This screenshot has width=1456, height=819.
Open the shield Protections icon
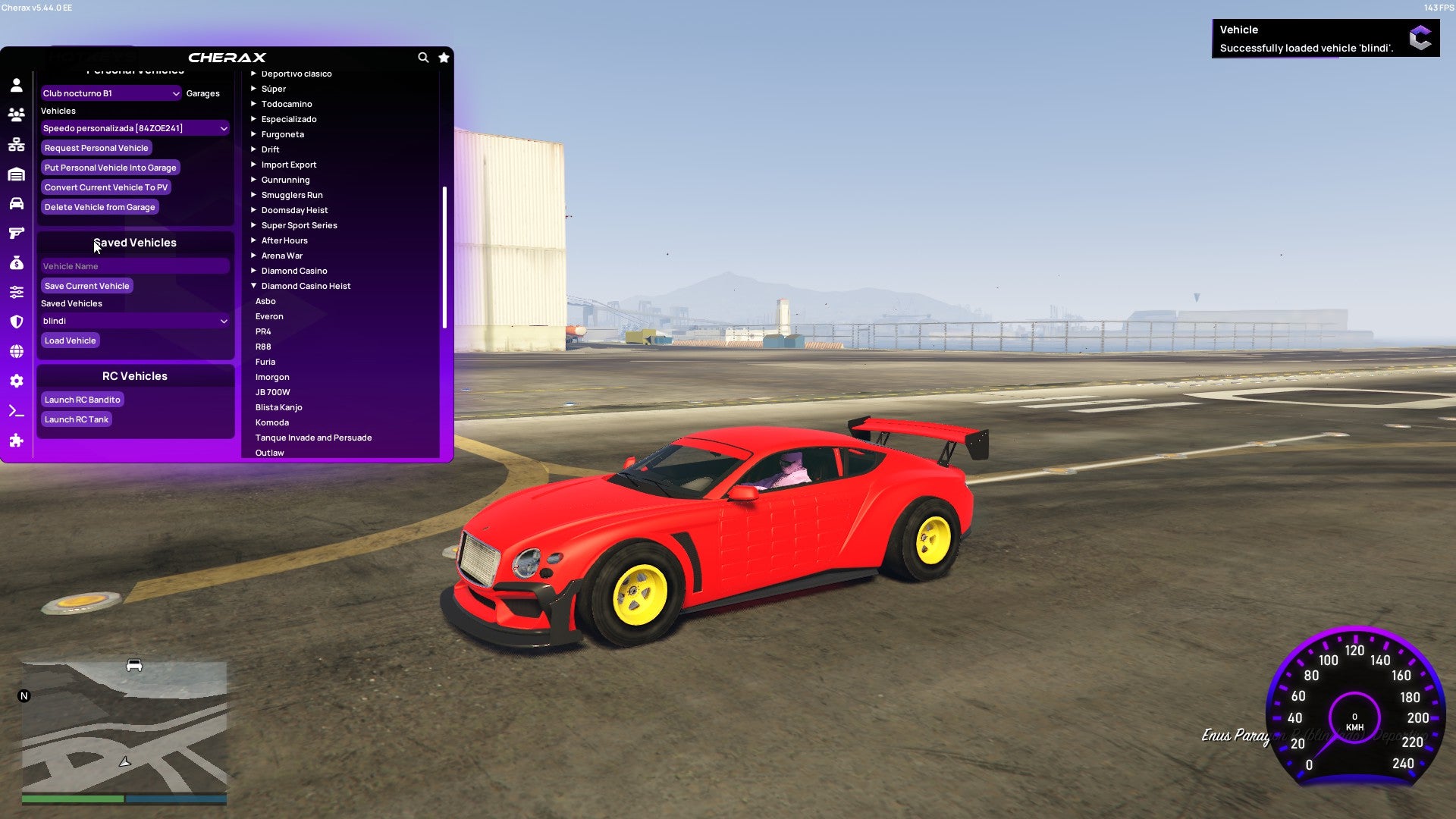(16, 322)
